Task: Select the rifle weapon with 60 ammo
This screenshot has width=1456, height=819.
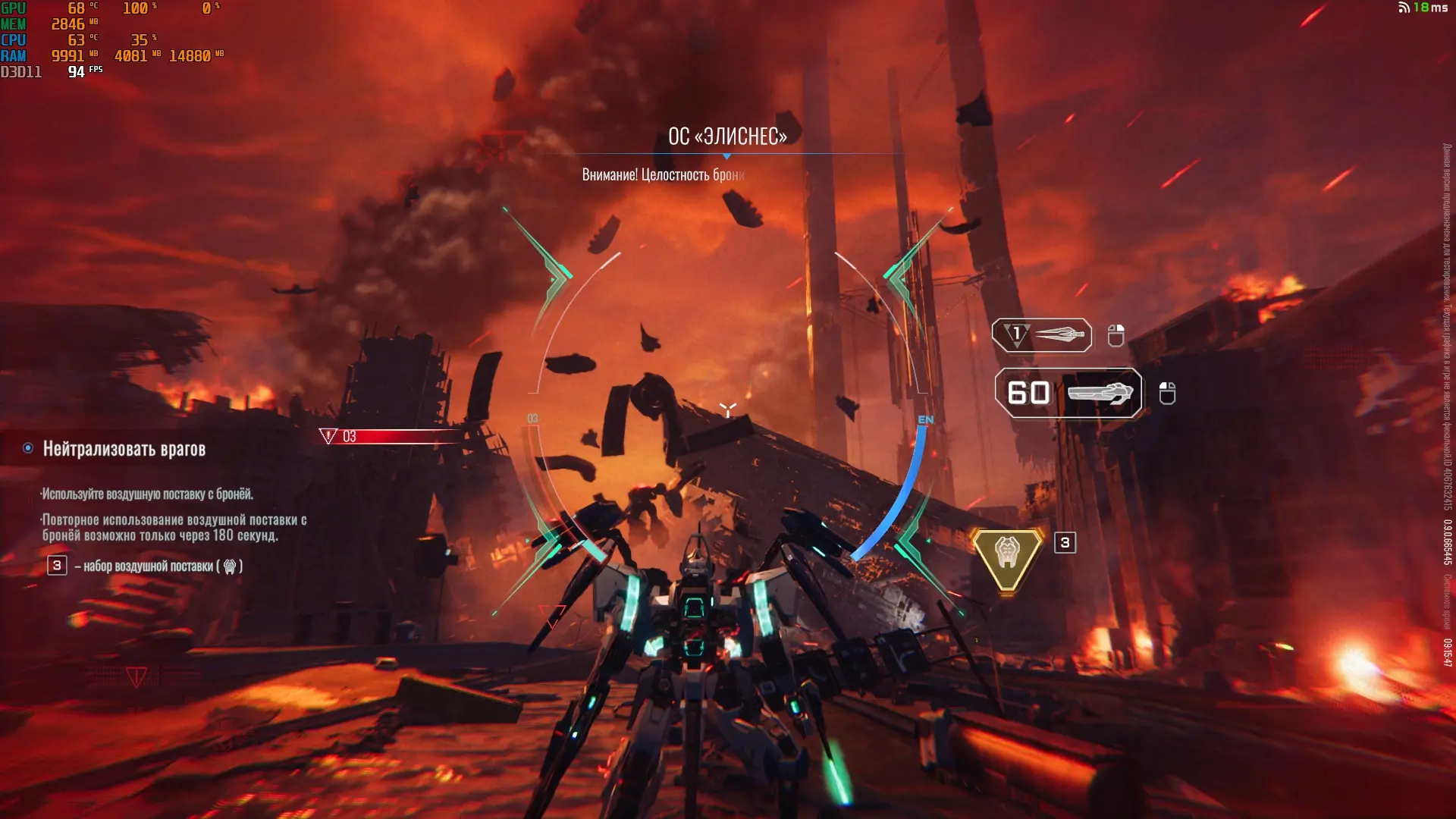Action: point(1068,393)
